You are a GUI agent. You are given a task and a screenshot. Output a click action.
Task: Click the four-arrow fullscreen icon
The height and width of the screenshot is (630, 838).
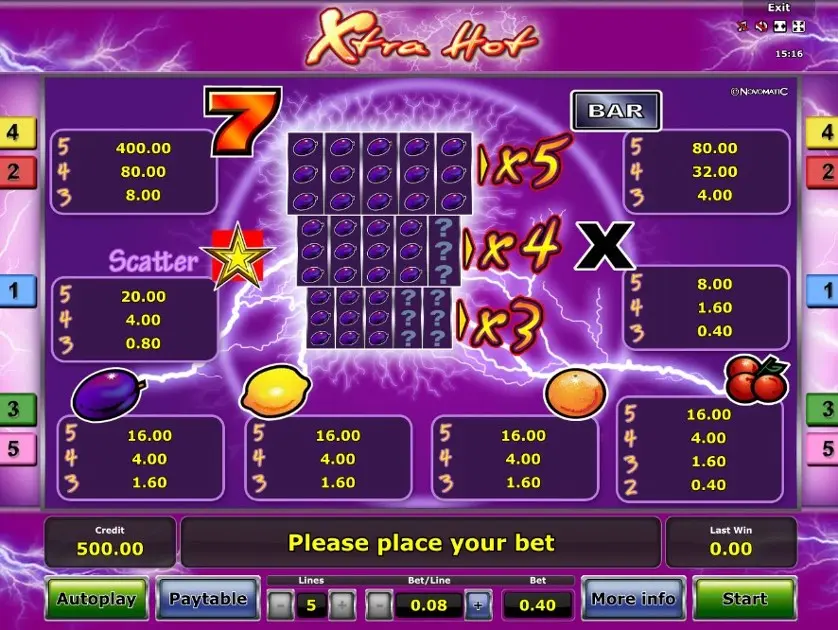point(798,26)
